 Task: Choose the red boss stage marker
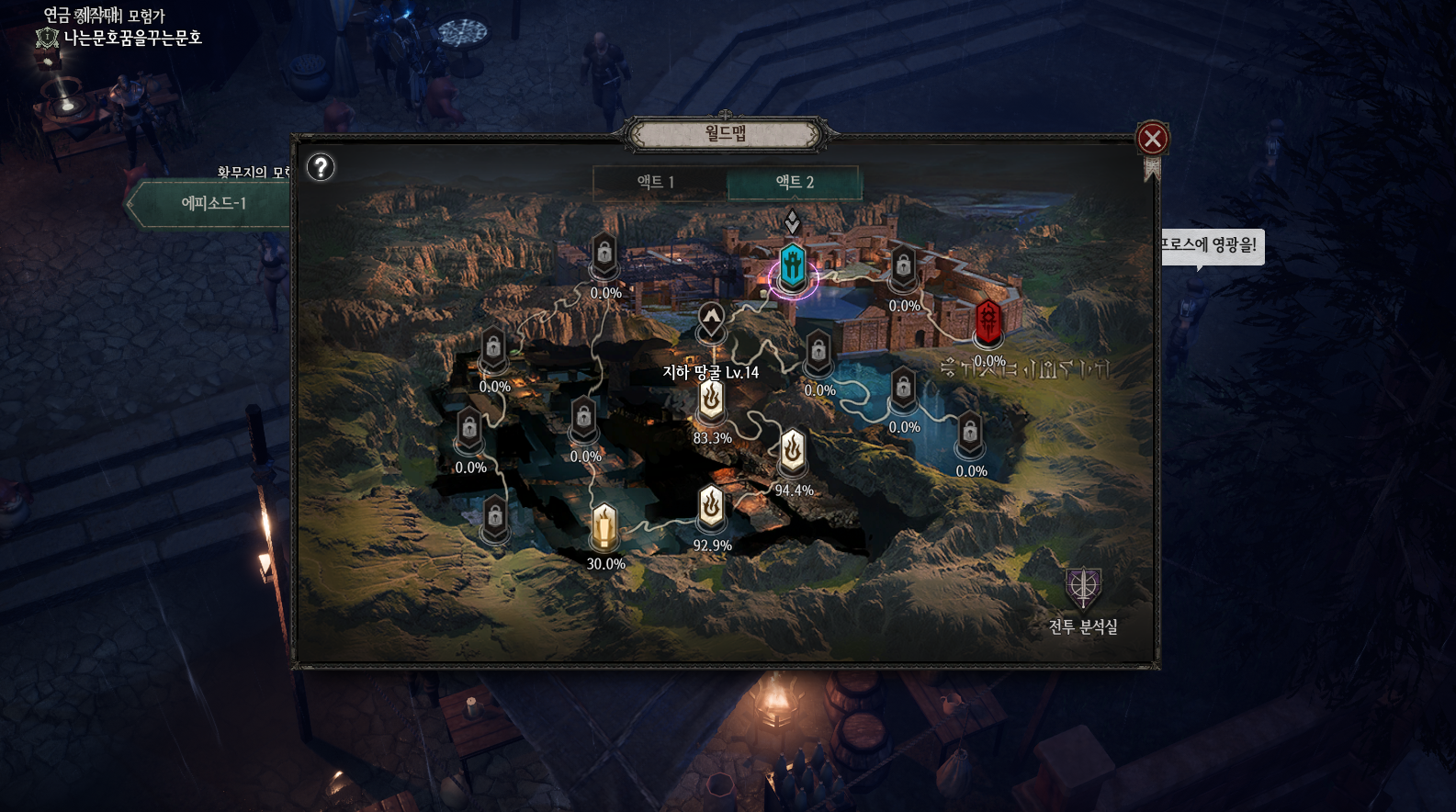pyautogui.click(x=988, y=321)
